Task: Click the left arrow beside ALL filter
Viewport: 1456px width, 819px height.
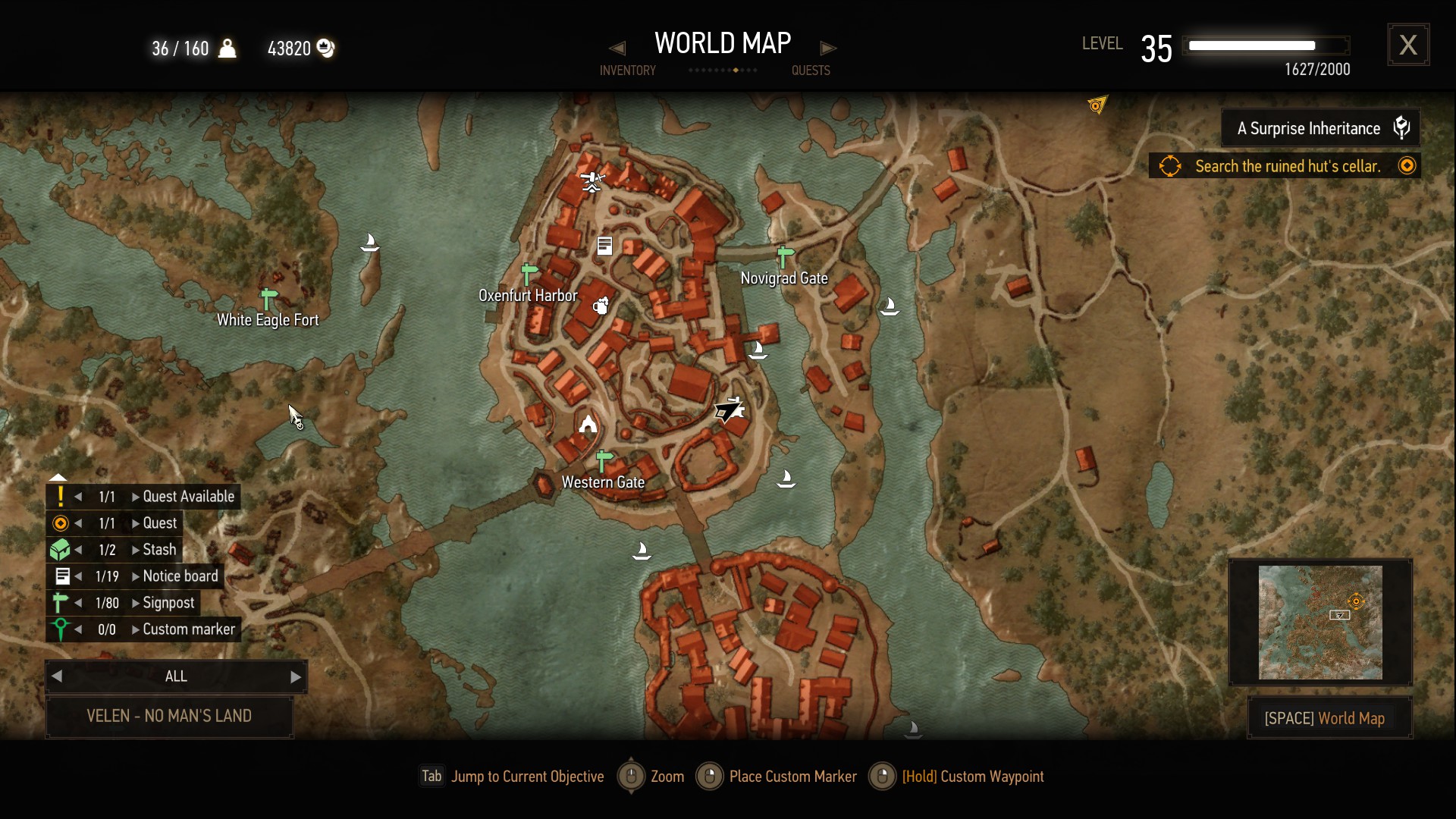Action: tap(57, 676)
